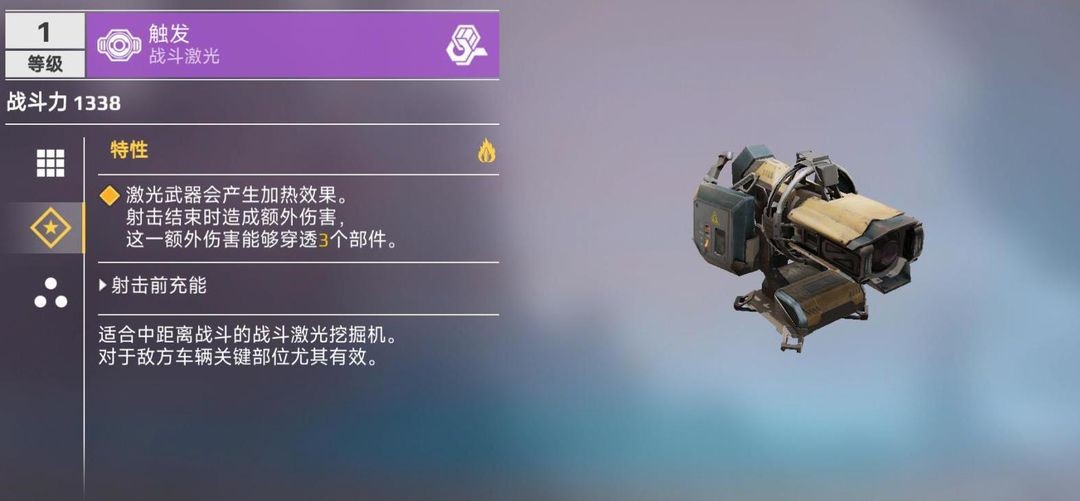Expand the 射击前充能 entry
The image size is (1080, 501).
(x=154, y=286)
